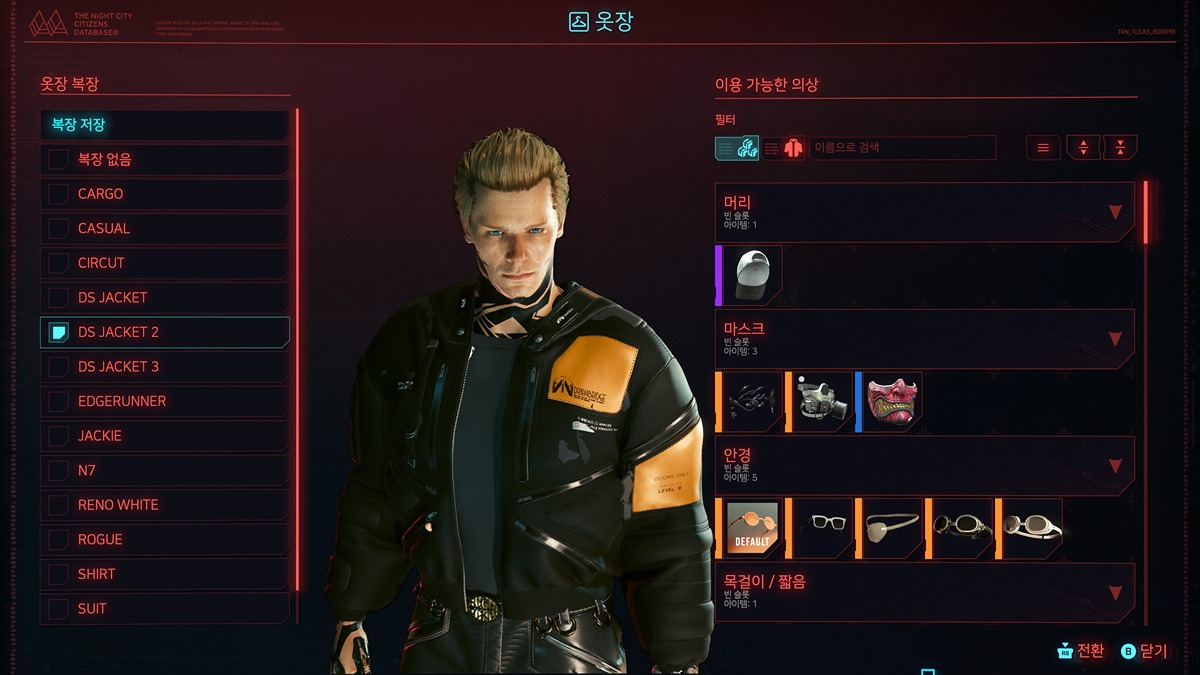Choose the 복장 없음 outfit
Image resolution: width=1200 pixels, height=675 pixels.
coord(165,160)
